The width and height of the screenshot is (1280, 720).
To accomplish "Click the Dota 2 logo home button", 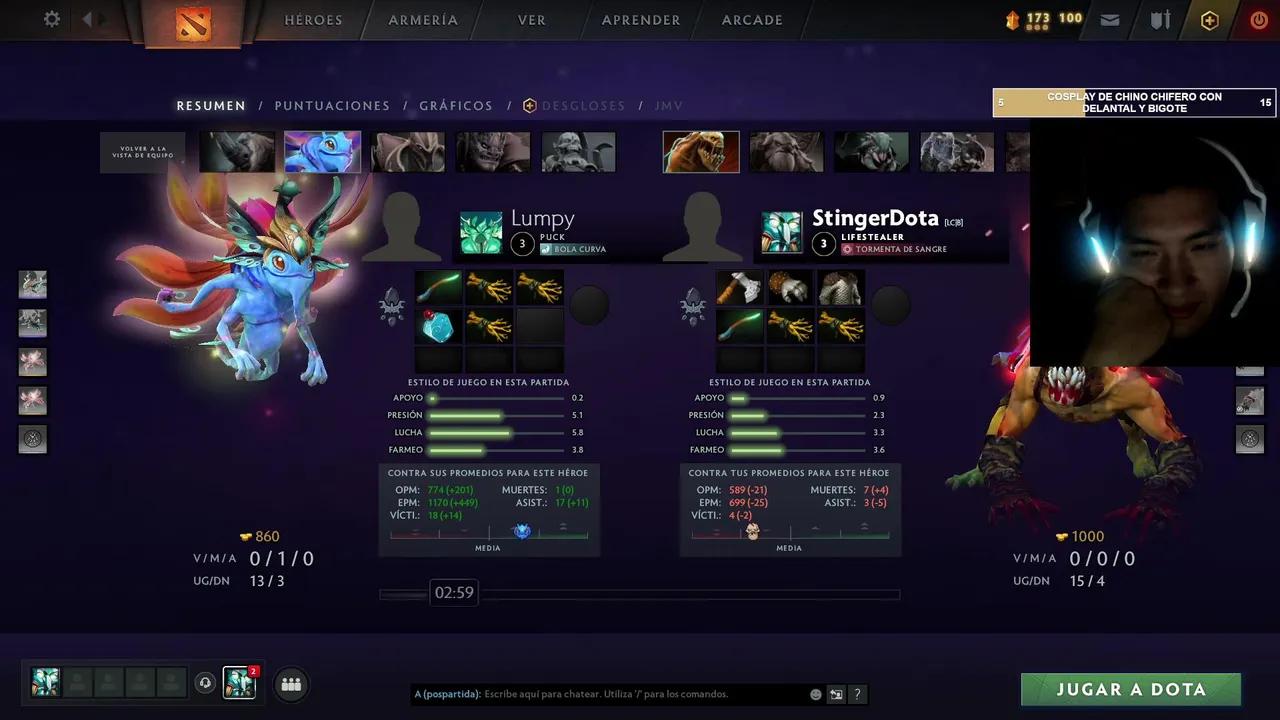I will [x=193, y=22].
